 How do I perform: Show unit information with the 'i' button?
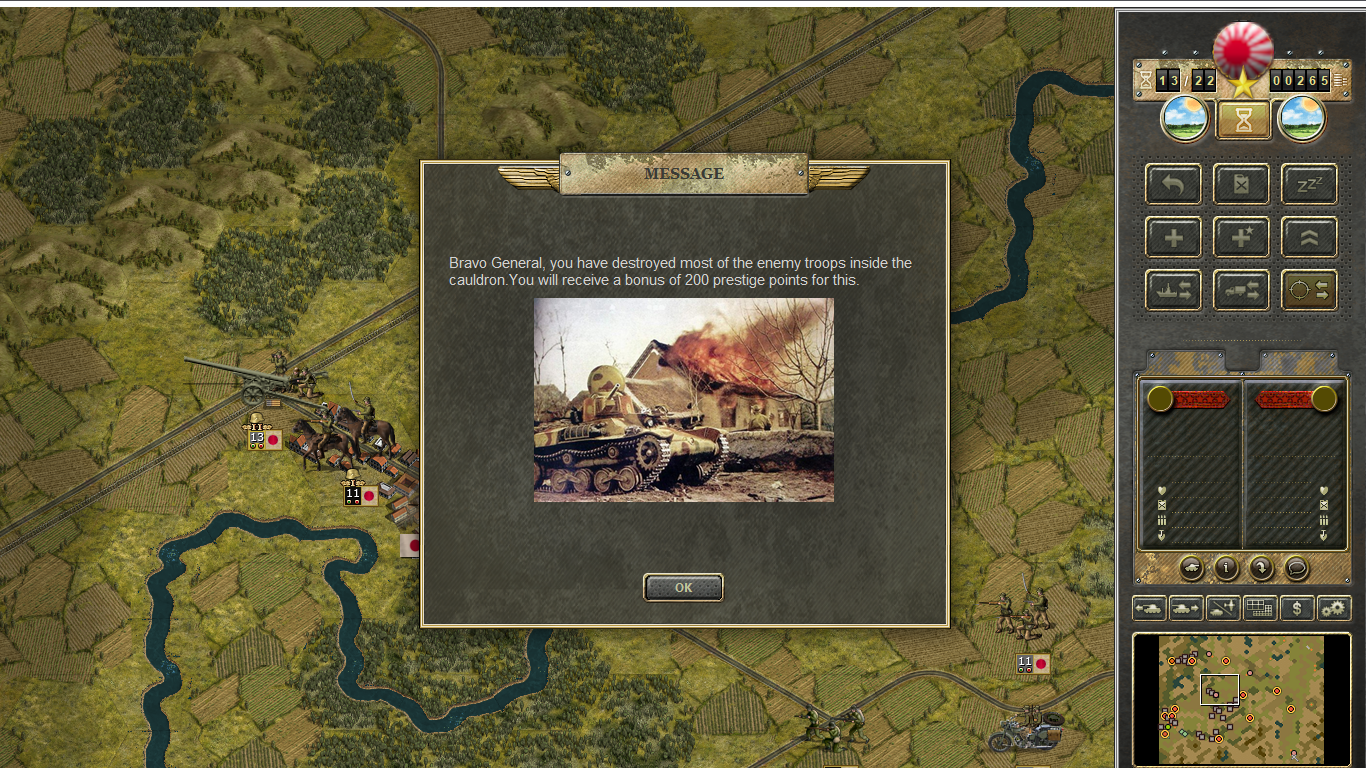point(1226,568)
